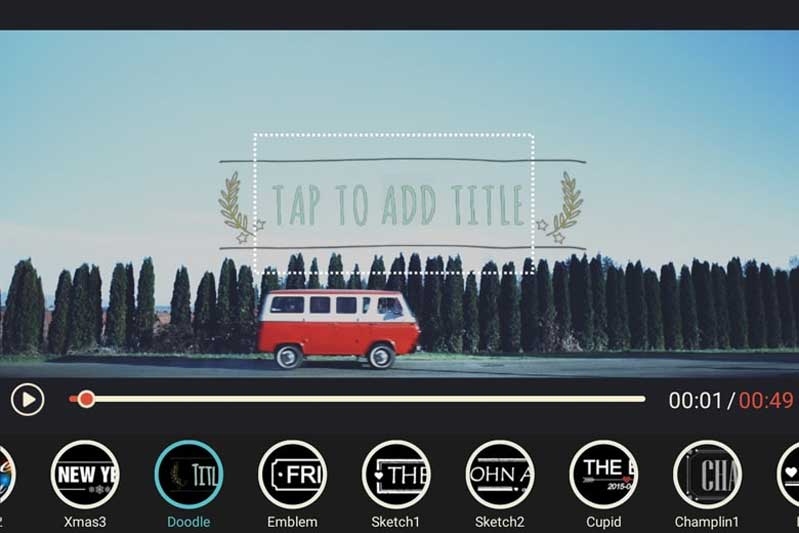Pick the Emblem title style
Screen dimensions: 799x533
pos(292,474)
